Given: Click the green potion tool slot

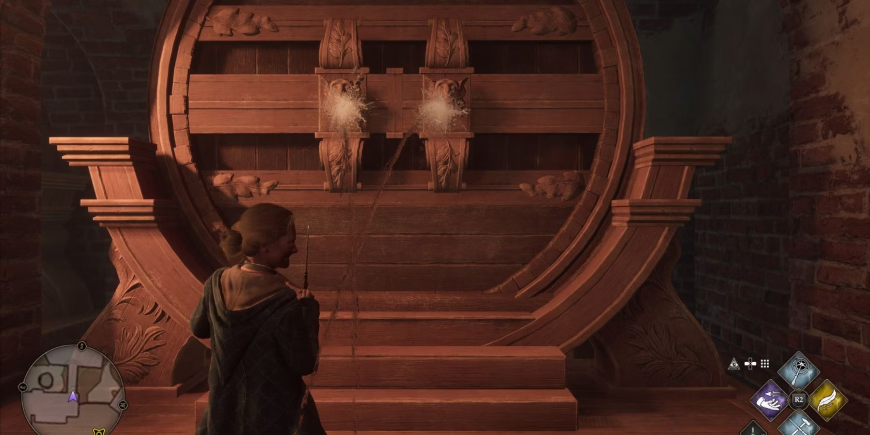Looking at the screenshot, I should pyautogui.click(x=752, y=429).
